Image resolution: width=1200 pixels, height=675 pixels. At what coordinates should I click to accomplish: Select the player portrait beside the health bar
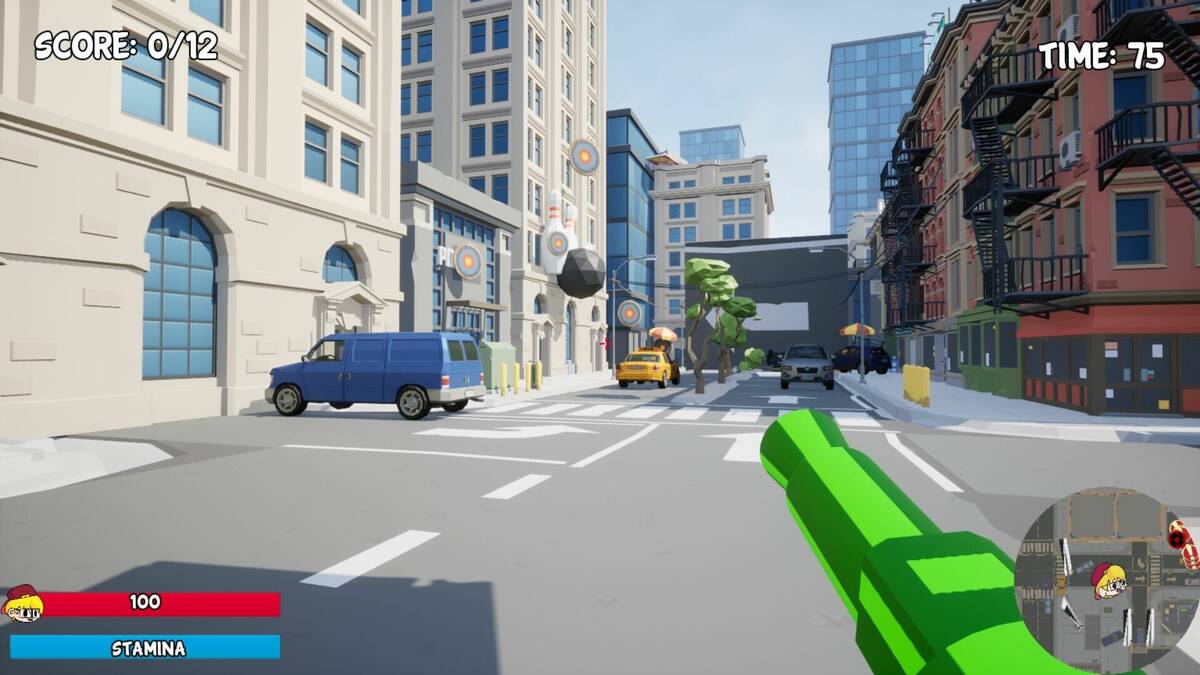click(22, 603)
